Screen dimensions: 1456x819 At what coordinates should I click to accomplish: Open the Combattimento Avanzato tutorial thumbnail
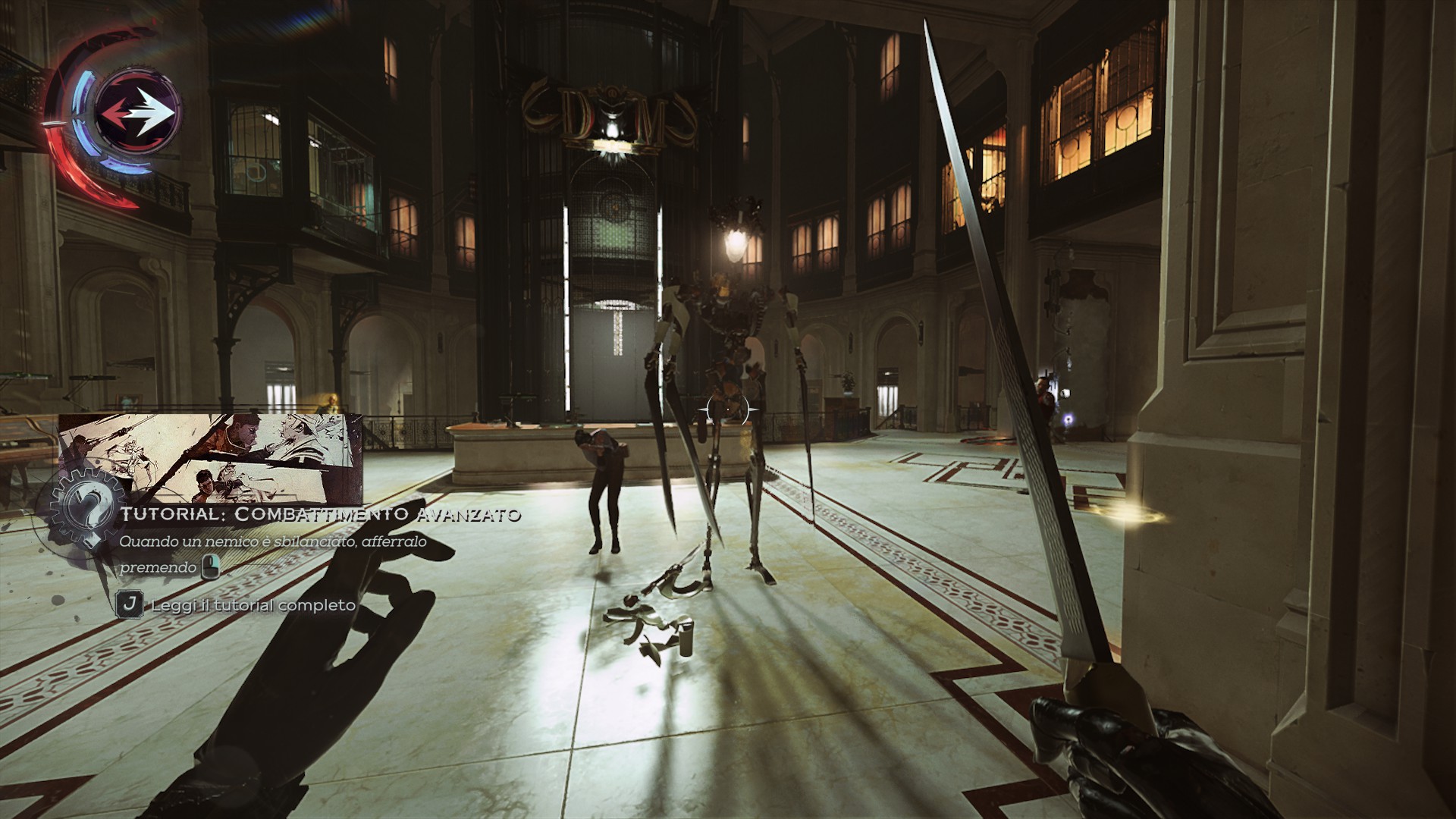pyautogui.click(x=210, y=459)
